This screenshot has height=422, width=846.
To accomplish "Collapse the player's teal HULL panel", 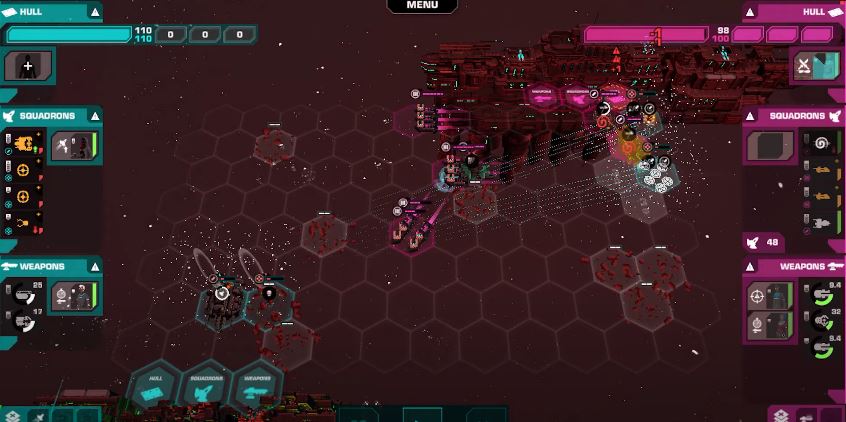I will pos(94,12).
